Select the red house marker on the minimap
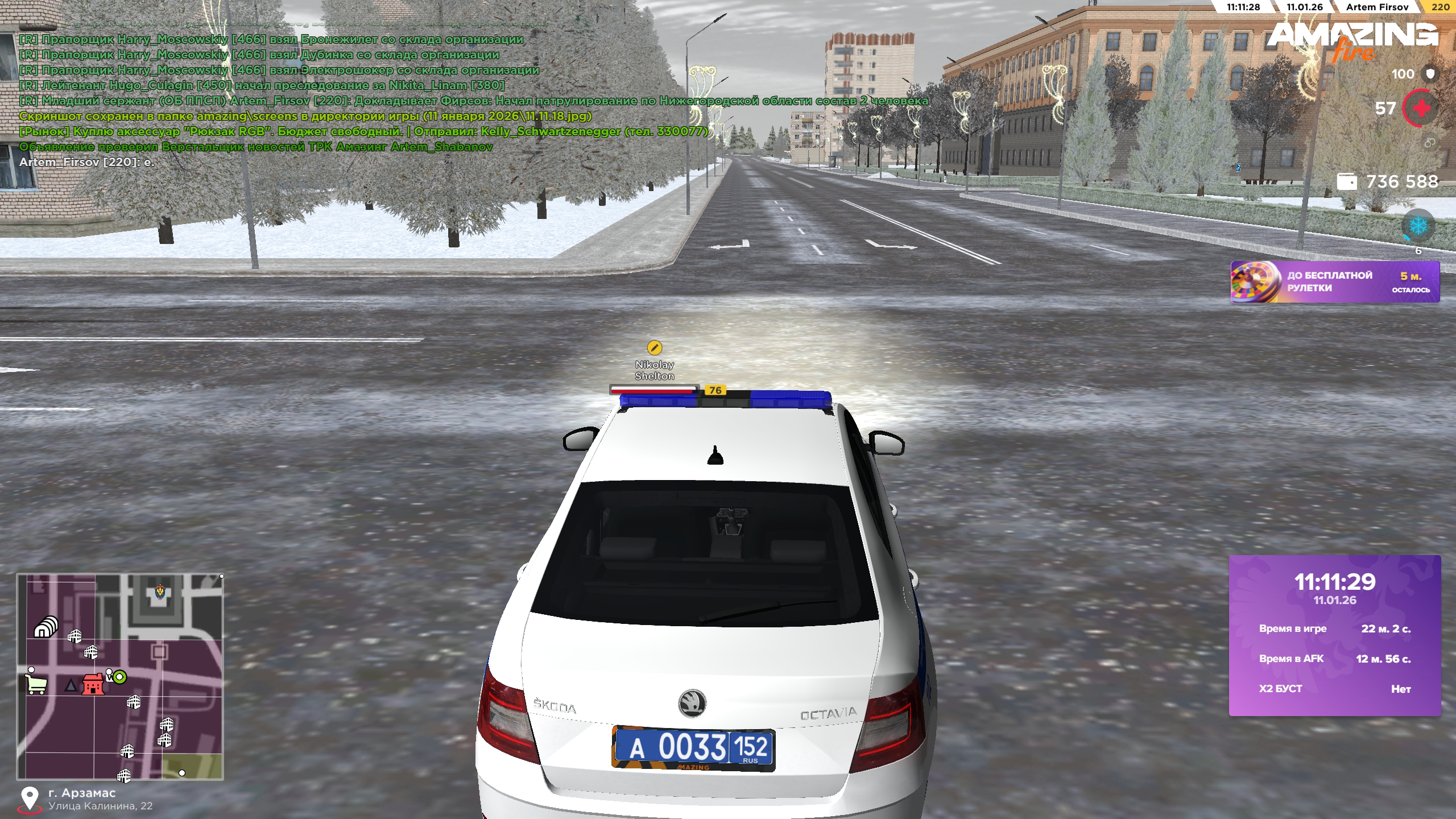 click(93, 684)
